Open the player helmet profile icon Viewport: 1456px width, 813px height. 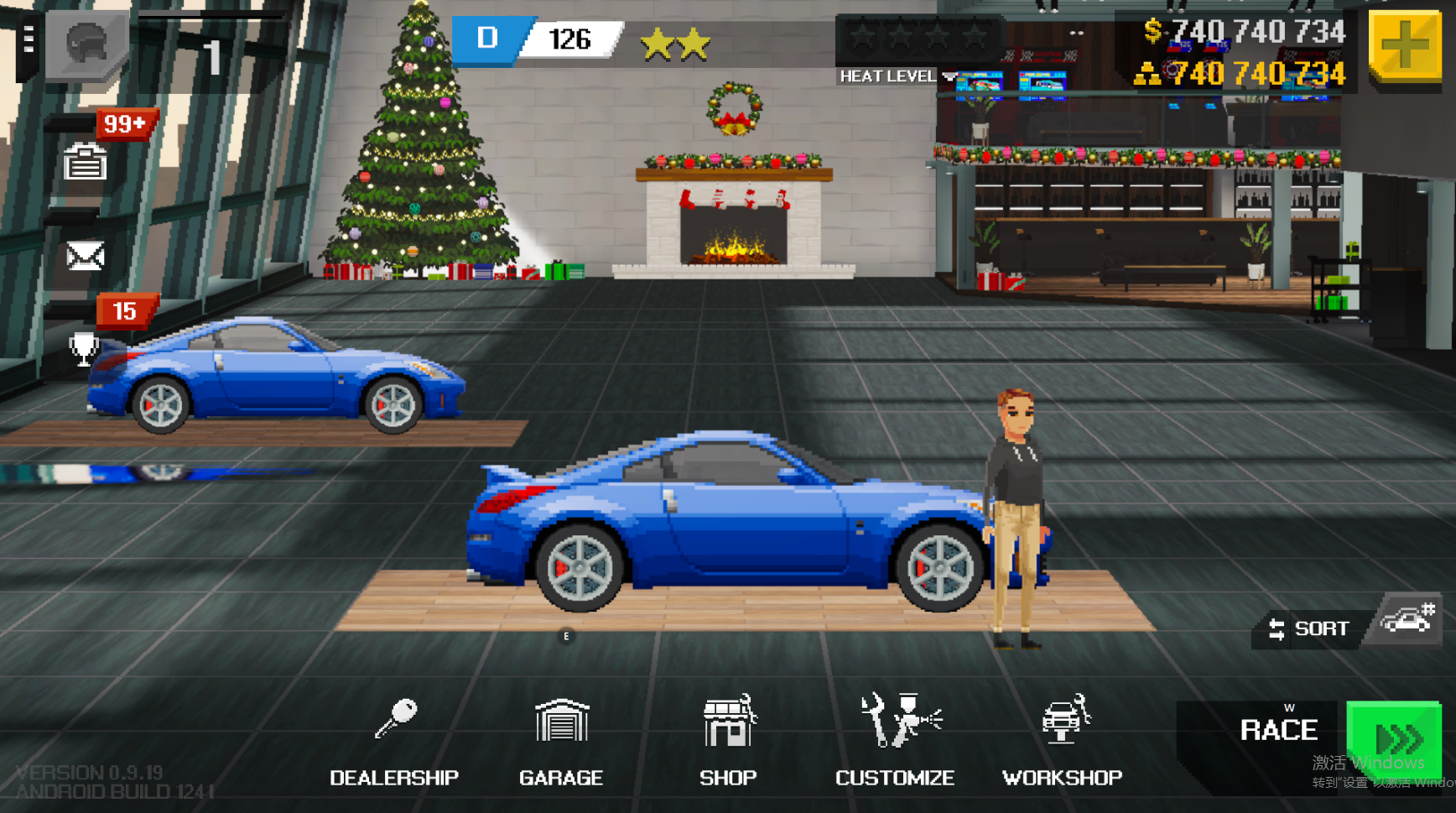coord(87,44)
